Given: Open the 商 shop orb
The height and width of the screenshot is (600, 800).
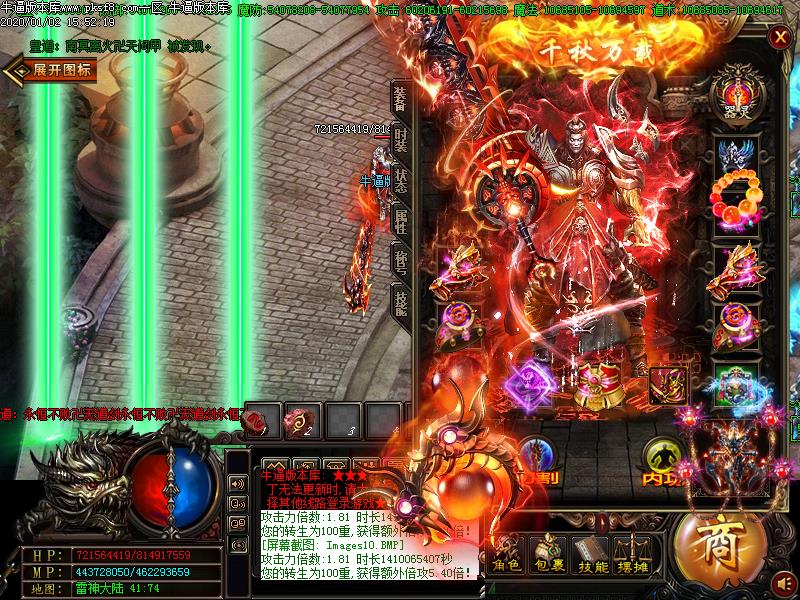Looking at the screenshot, I should [x=712, y=546].
